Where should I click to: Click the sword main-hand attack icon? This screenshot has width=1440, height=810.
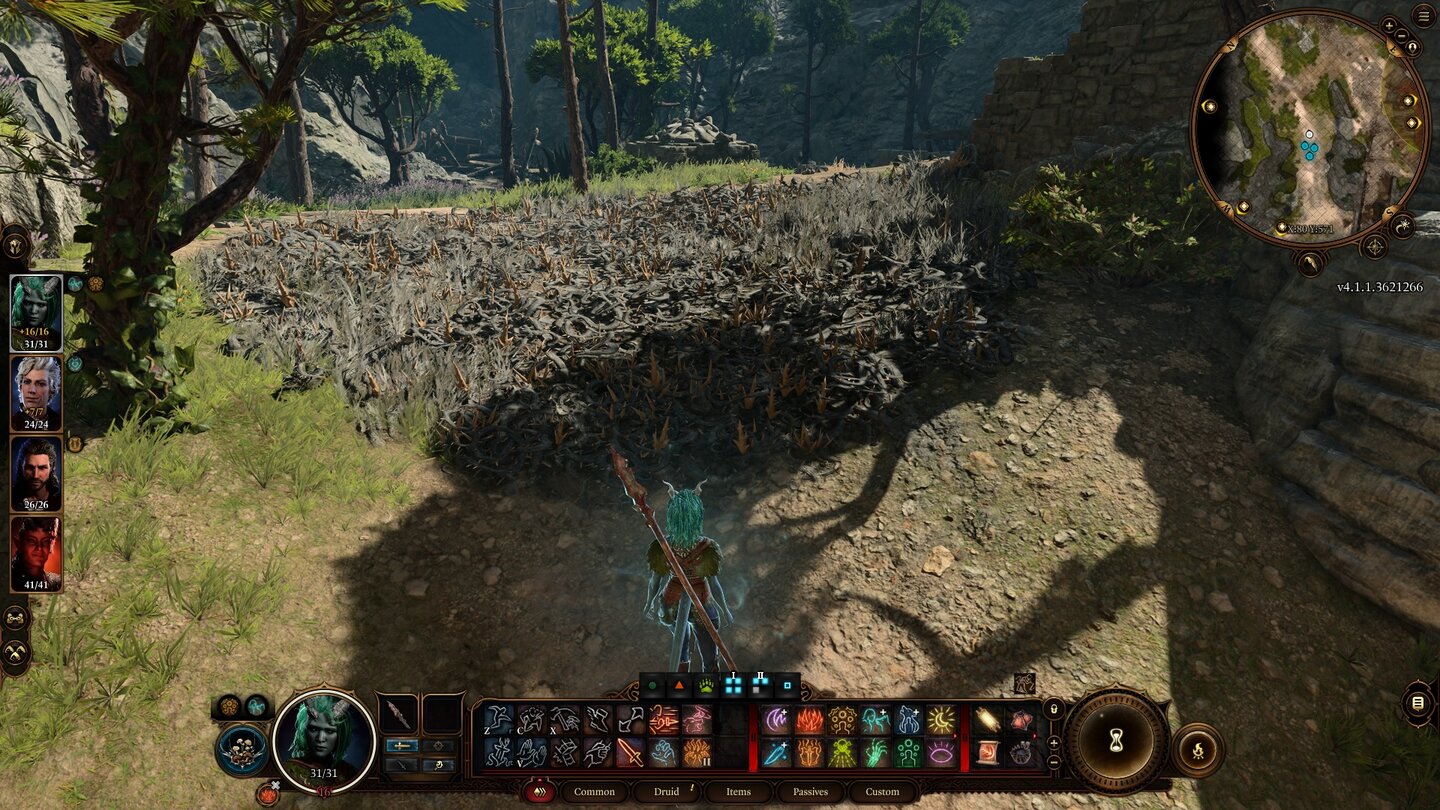tap(629, 752)
